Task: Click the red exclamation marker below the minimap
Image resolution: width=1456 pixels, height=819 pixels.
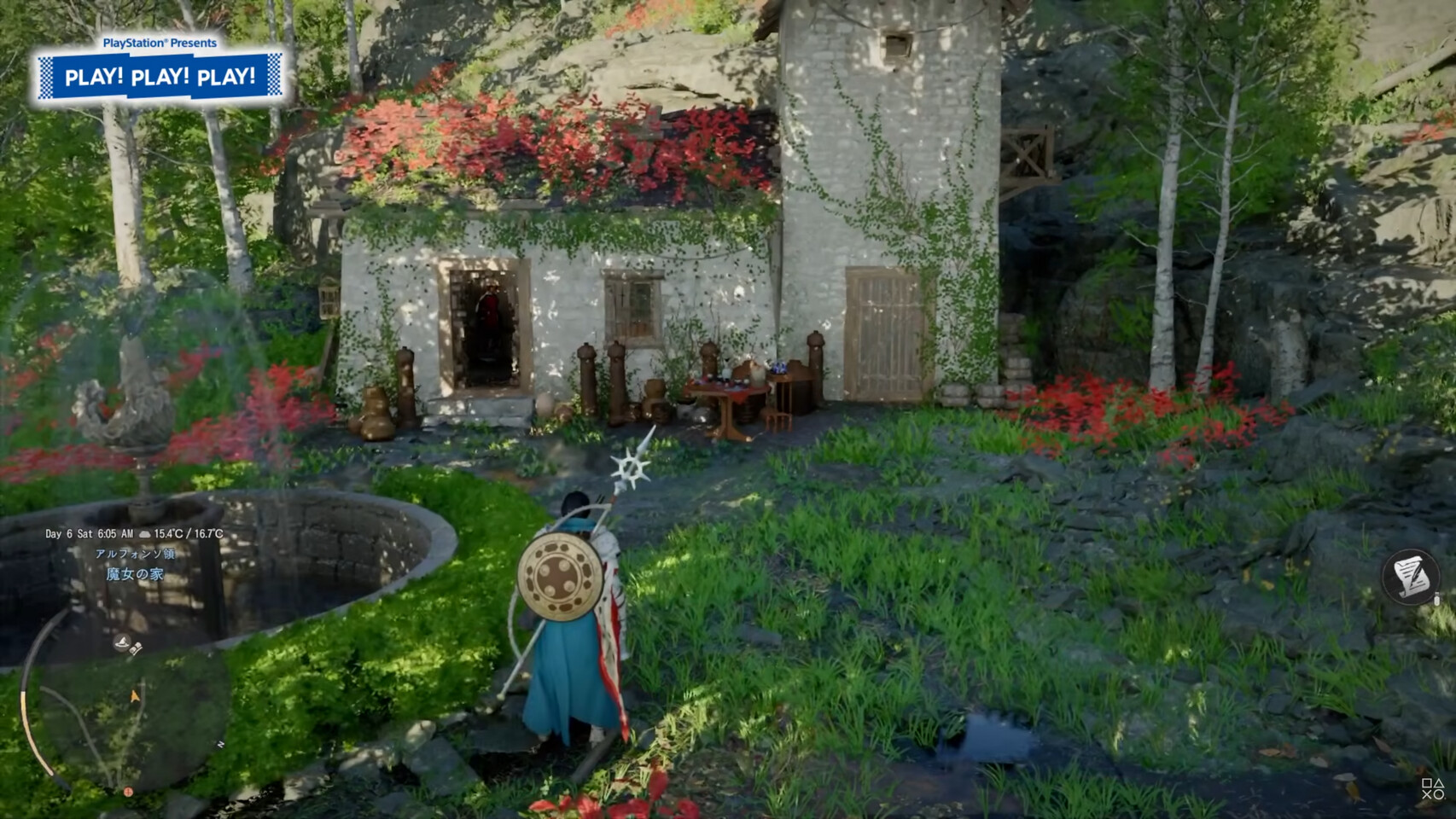Action: coord(128,792)
